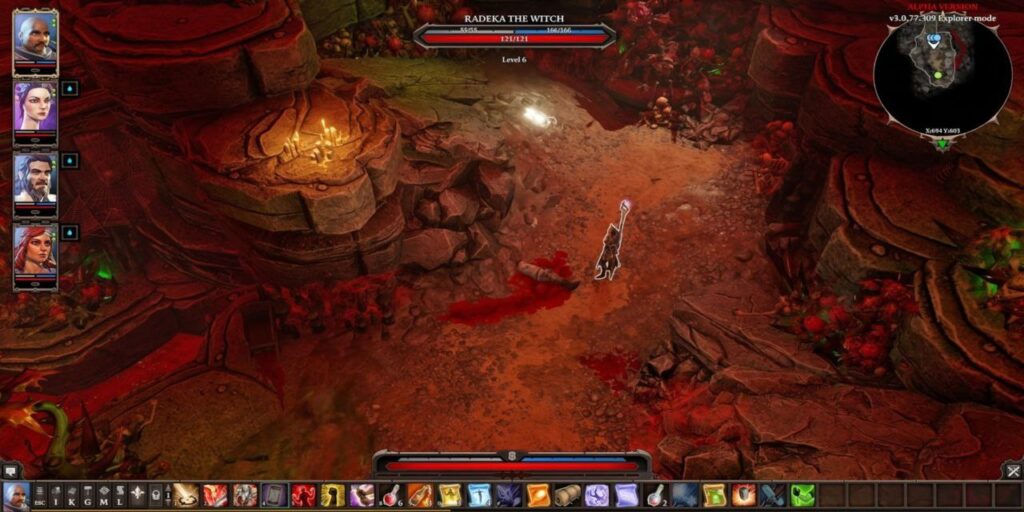
Task: Open the game menu via the ESC button
Action: pyautogui.click(x=40, y=495)
